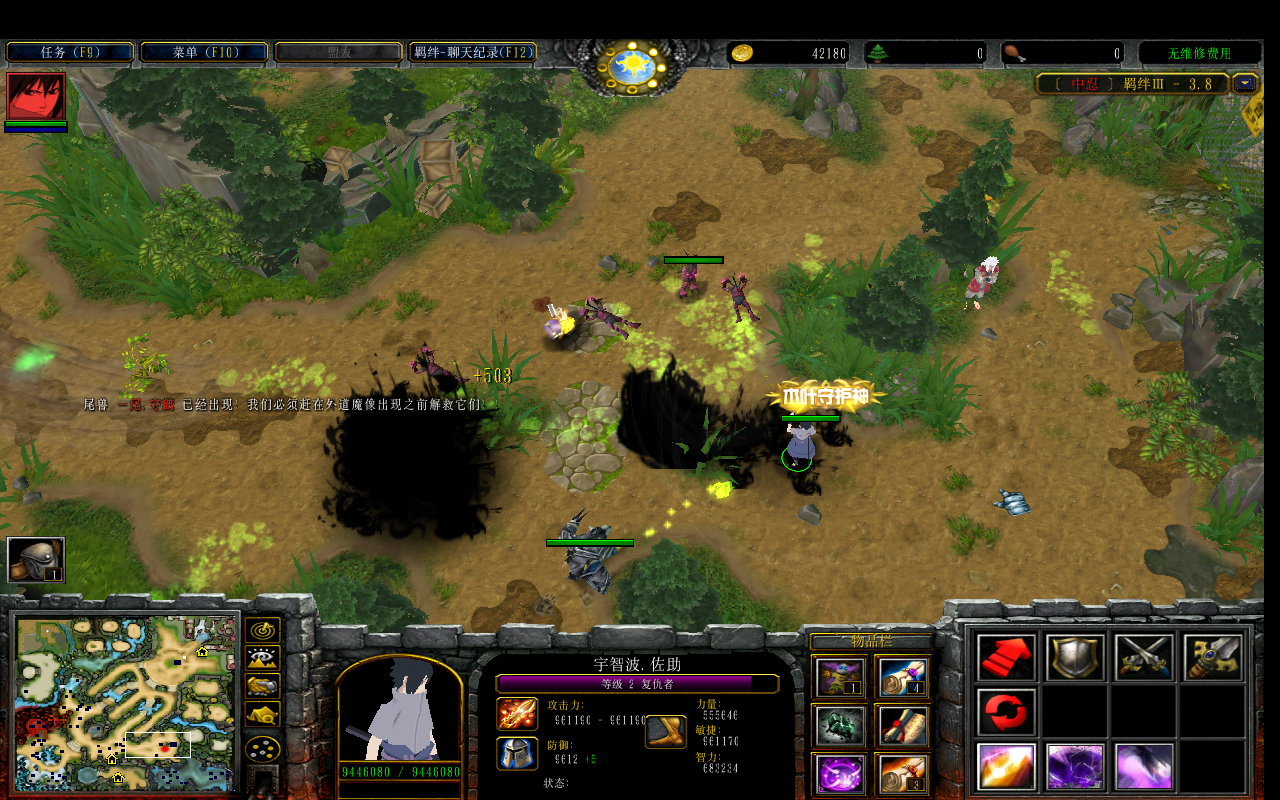This screenshot has height=800, width=1280.
Task: Toggle the minimap ally color mode button
Action: tap(263, 687)
